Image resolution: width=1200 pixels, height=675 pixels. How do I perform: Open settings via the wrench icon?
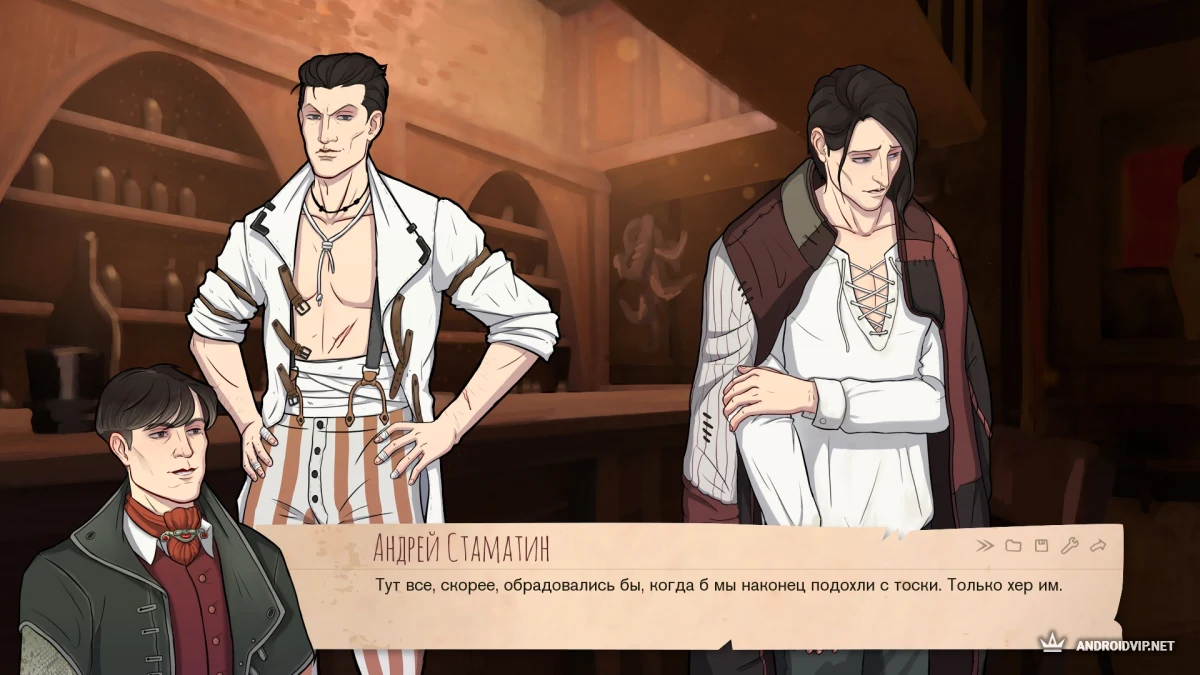(x=1069, y=546)
